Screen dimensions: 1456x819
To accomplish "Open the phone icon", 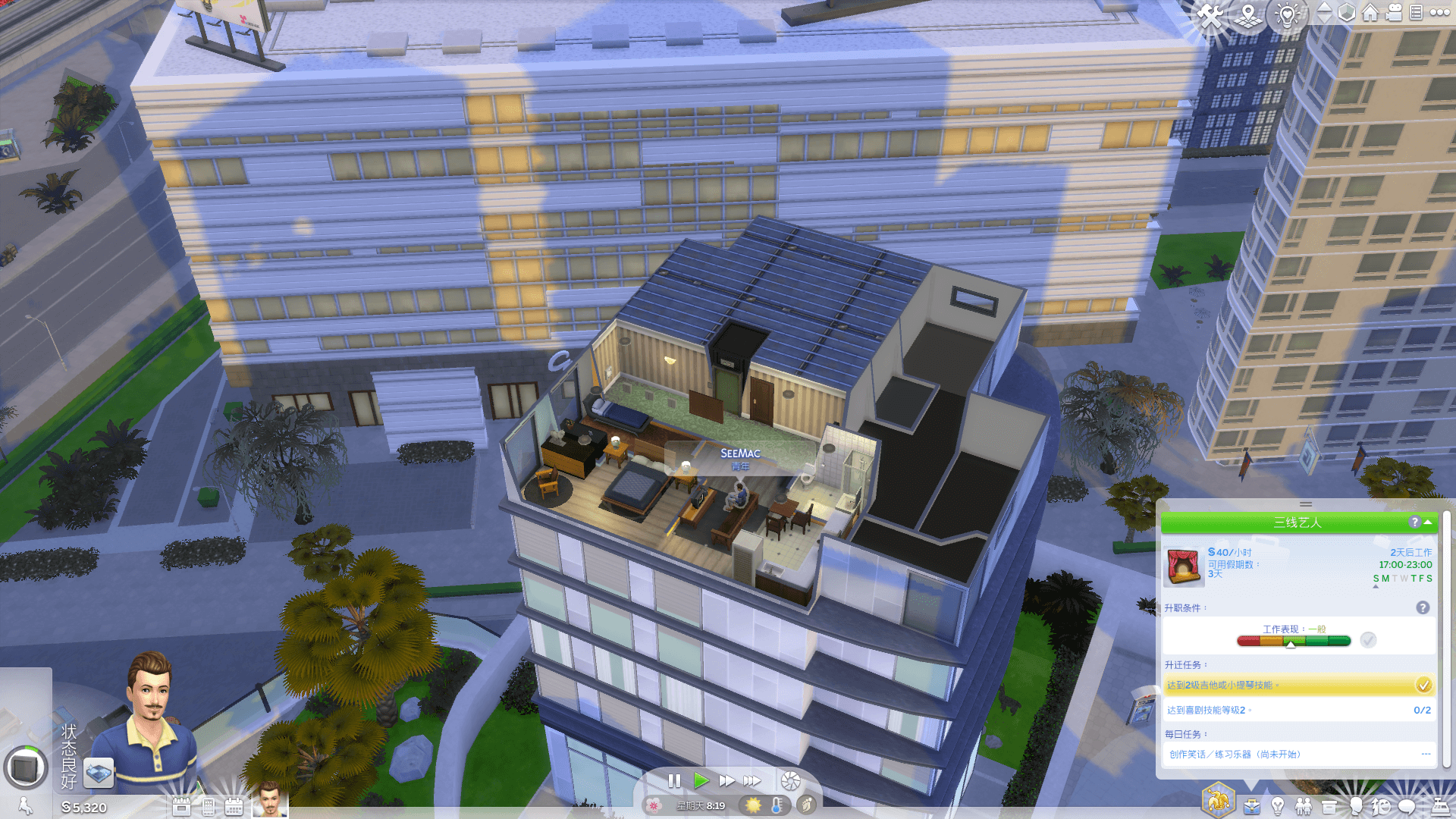I will [x=208, y=807].
